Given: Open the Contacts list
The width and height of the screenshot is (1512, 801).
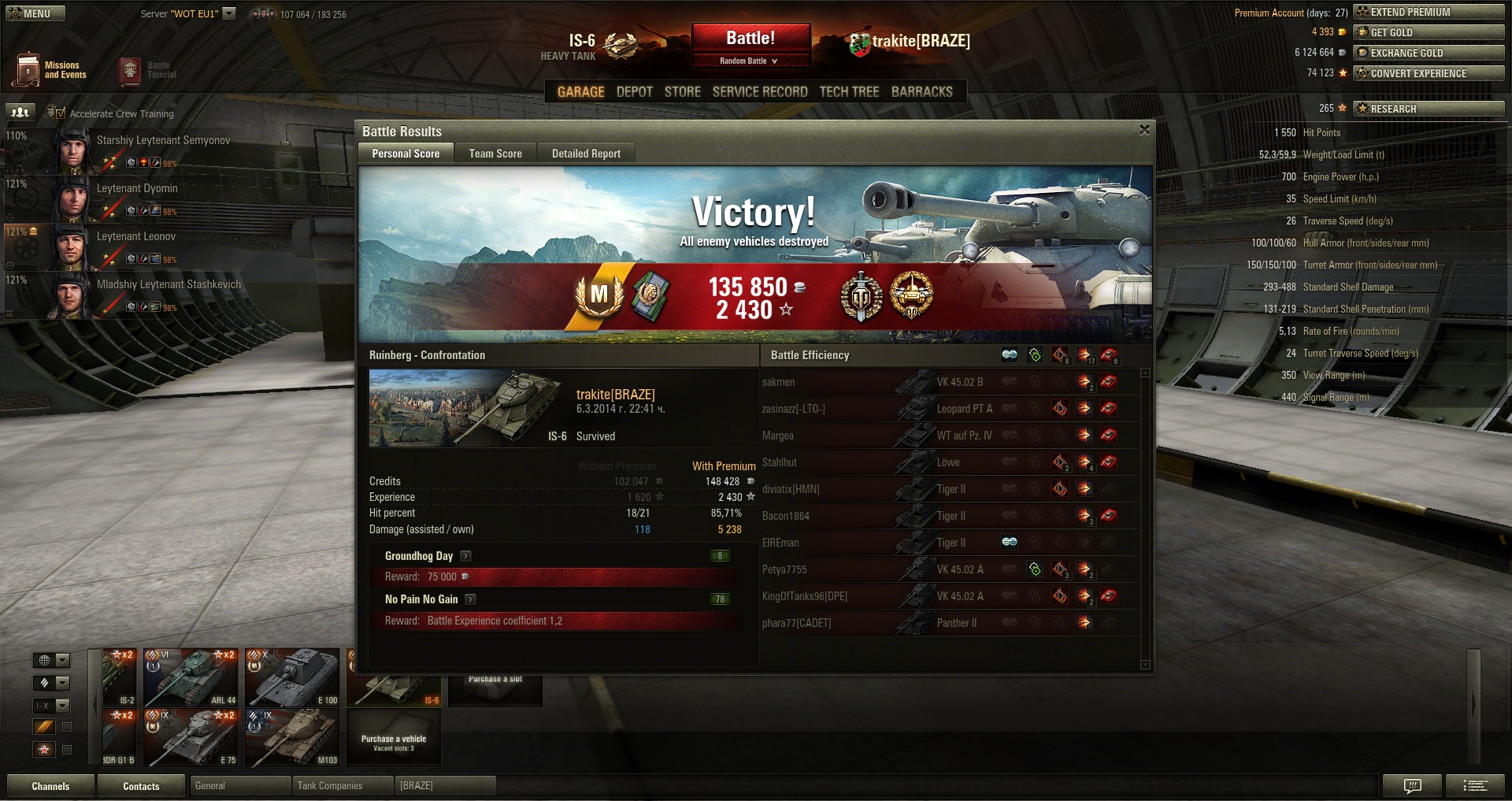Looking at the screenshot, I should (141, 786).
